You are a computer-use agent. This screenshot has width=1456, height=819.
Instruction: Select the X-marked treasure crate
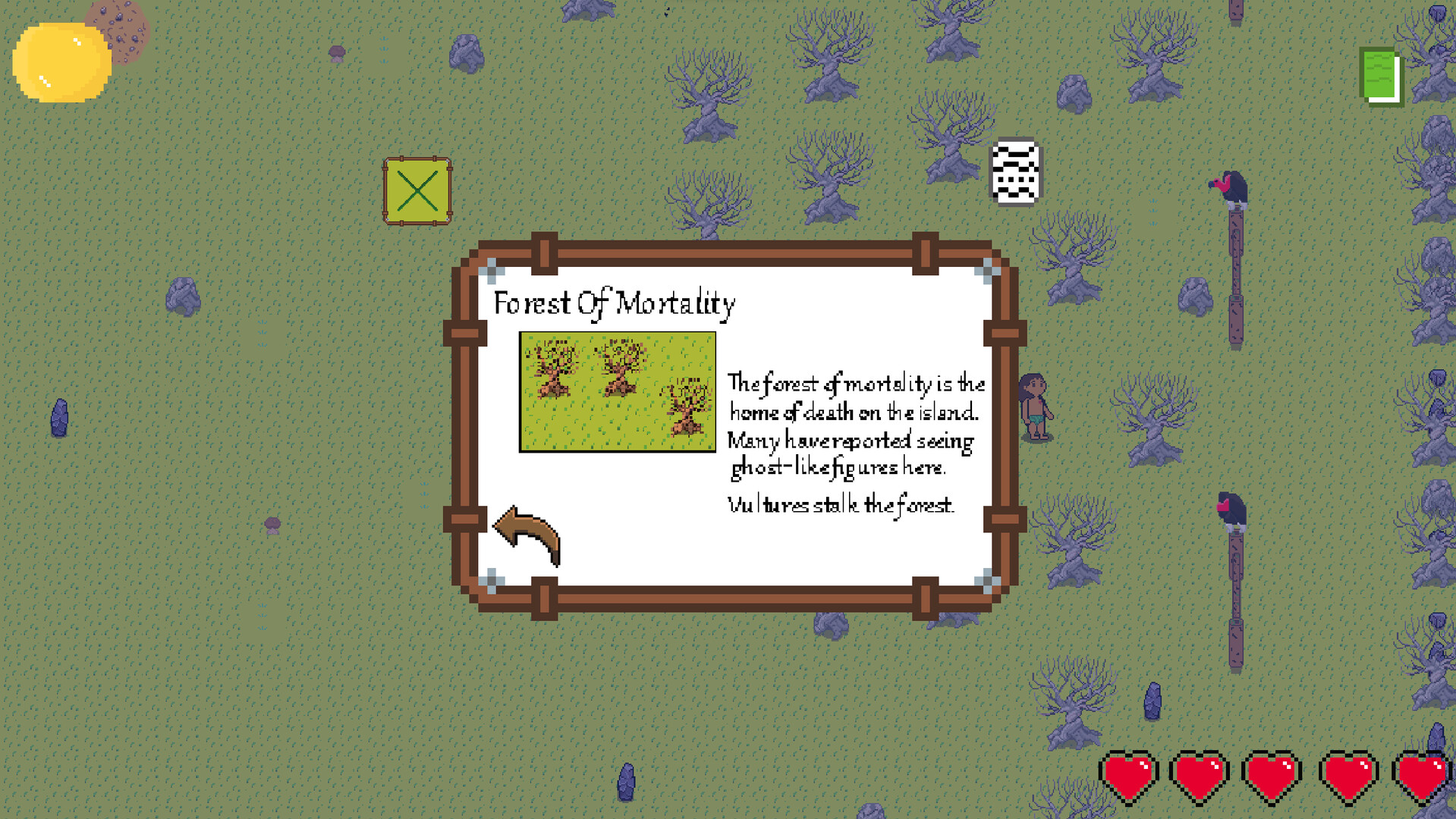[x=418, y=190]
